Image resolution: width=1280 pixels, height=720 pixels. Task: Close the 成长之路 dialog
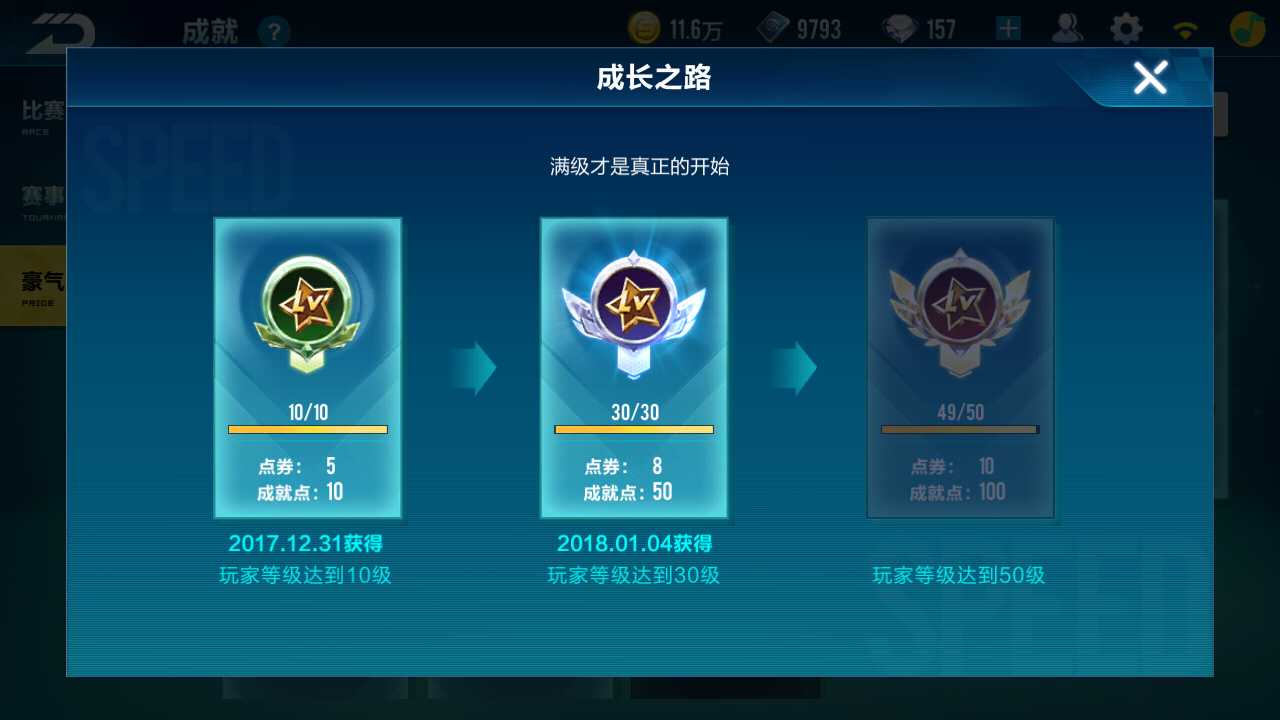click(x=1150, y=77)
